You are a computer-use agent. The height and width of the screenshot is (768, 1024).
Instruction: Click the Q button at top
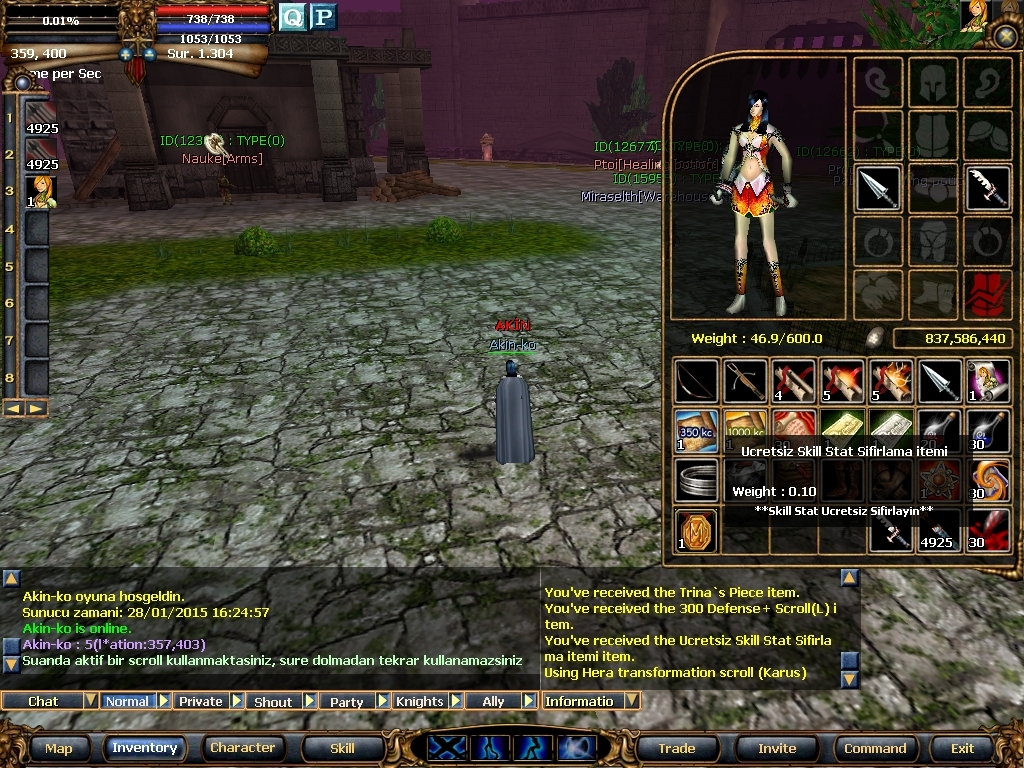coord(292,17)
